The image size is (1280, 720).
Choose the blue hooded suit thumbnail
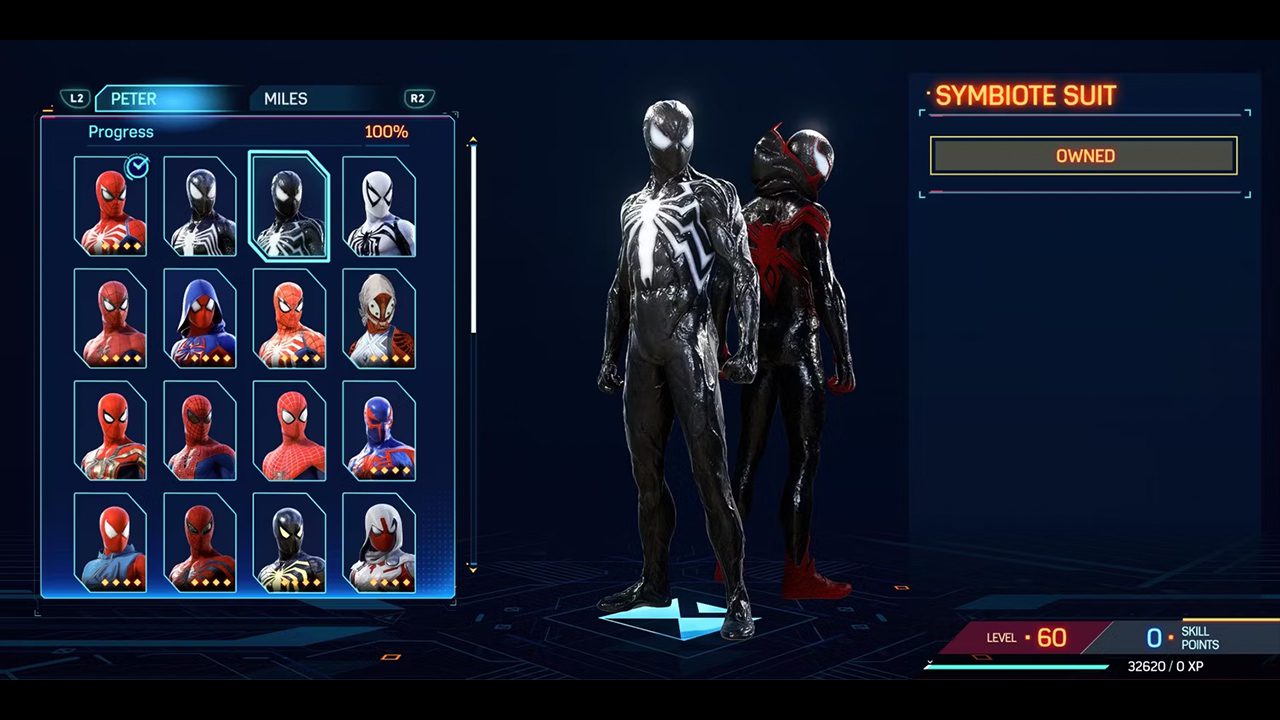click(x=200, y=318)
